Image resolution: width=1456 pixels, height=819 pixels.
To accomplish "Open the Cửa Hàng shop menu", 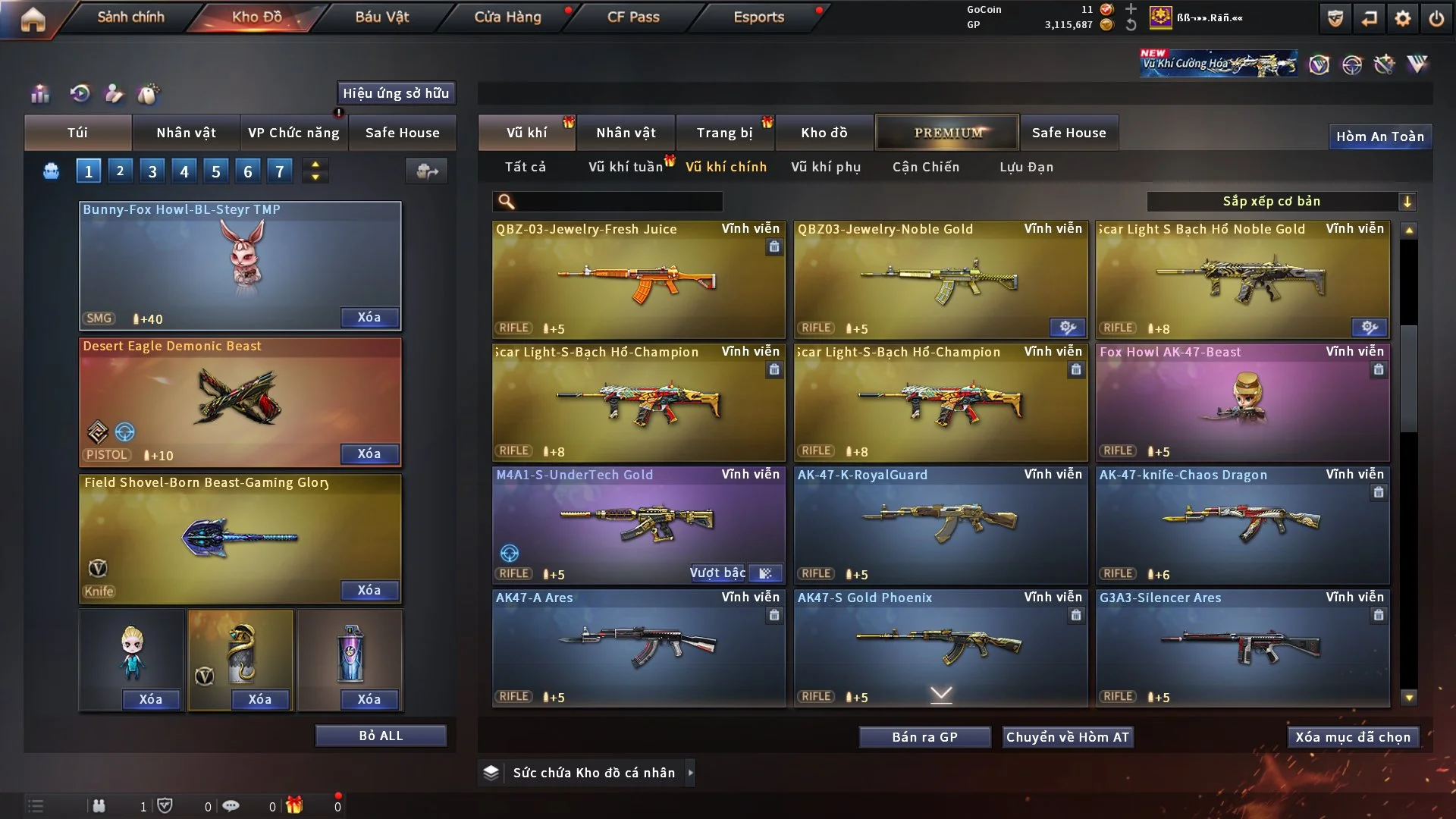I will coord(507,17).
